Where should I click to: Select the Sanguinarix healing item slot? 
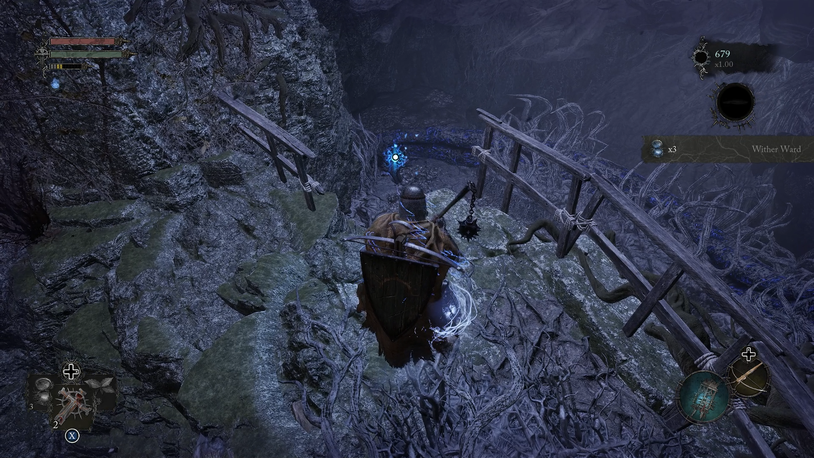(72, 404)
